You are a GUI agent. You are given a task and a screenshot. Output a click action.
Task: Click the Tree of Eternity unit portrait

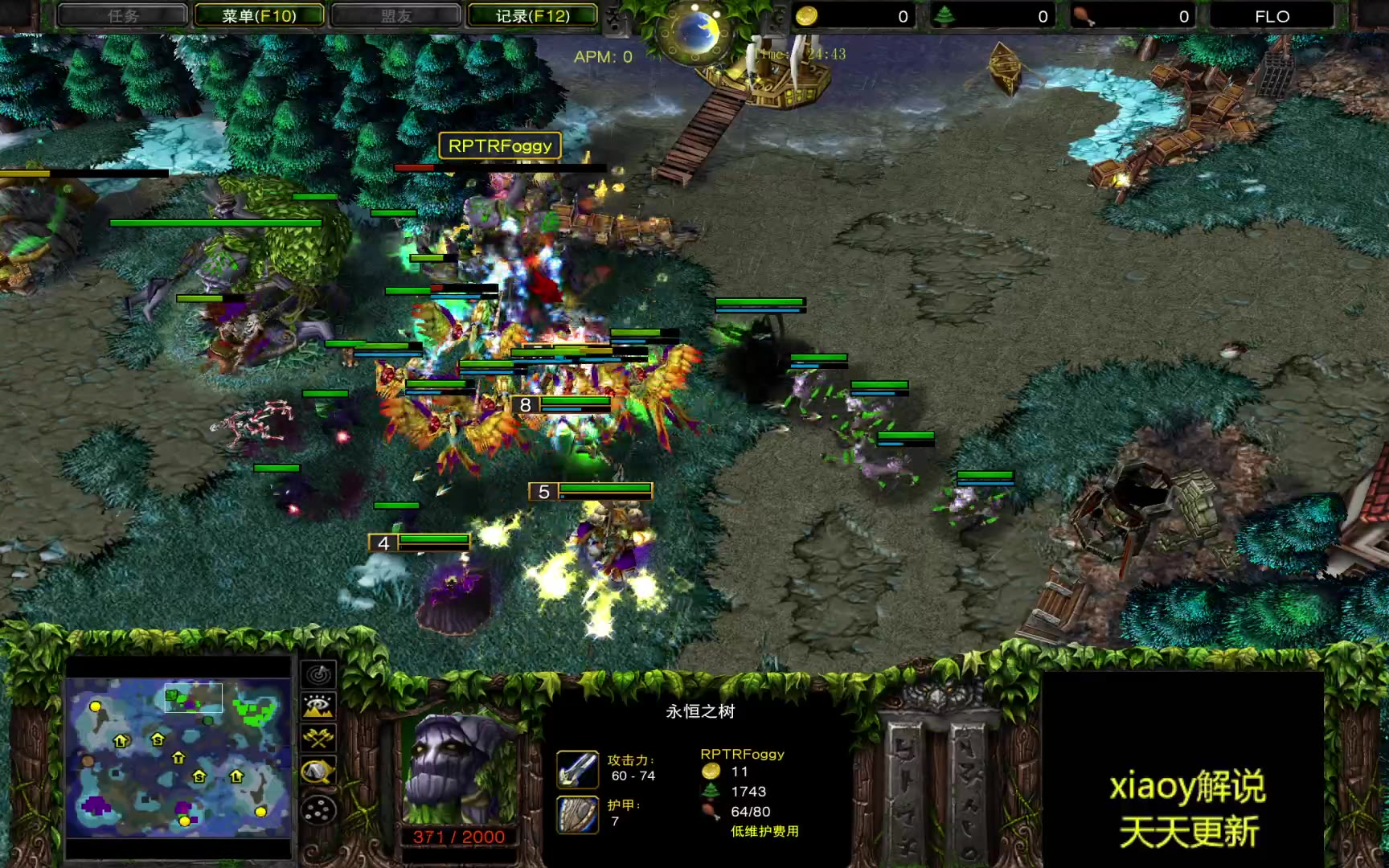pos(459,769)
